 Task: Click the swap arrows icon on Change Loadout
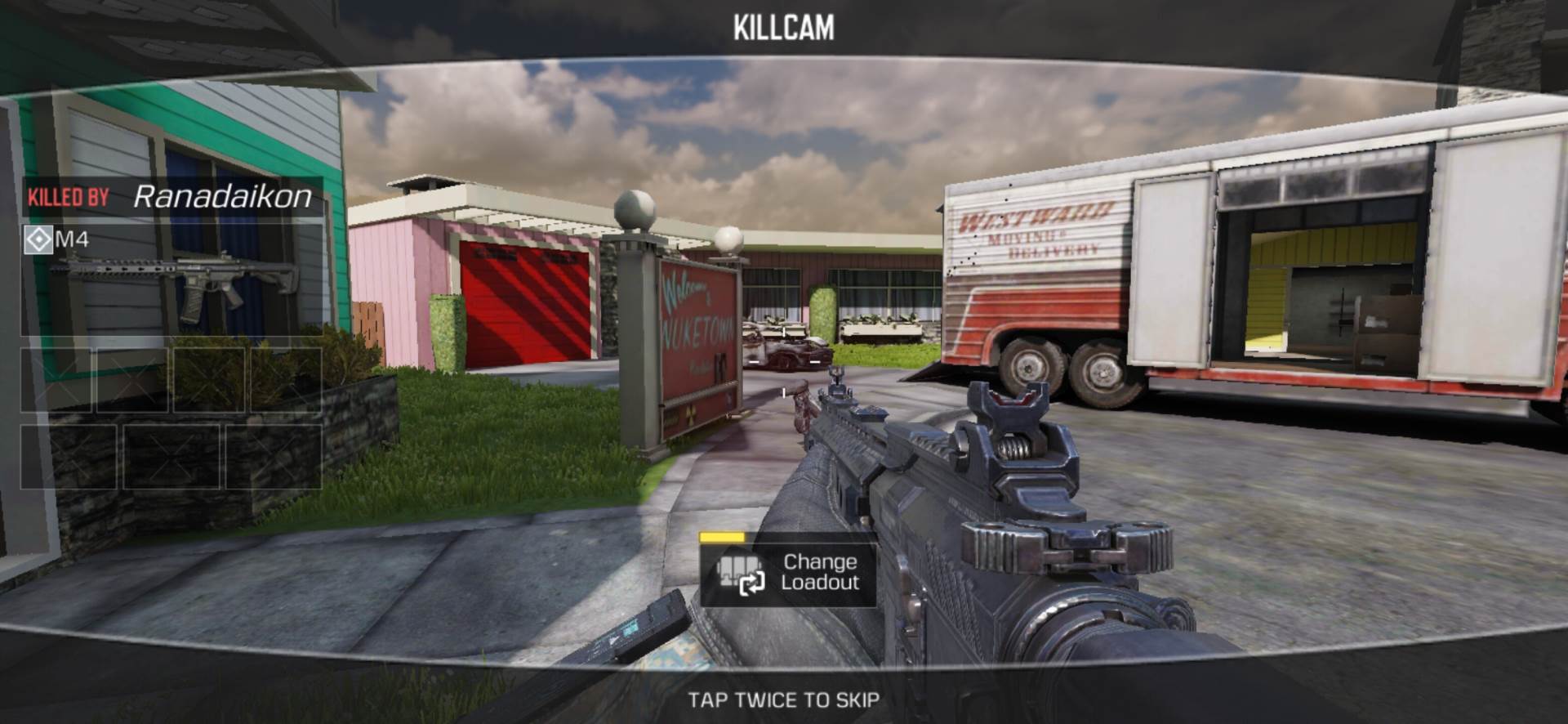pos(752,583)
